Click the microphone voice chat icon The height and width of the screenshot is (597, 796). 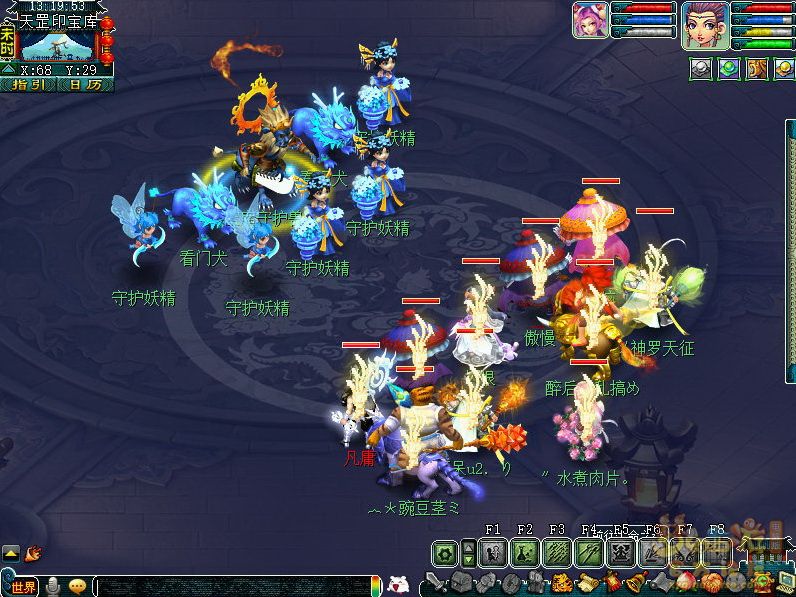point(53,586)
